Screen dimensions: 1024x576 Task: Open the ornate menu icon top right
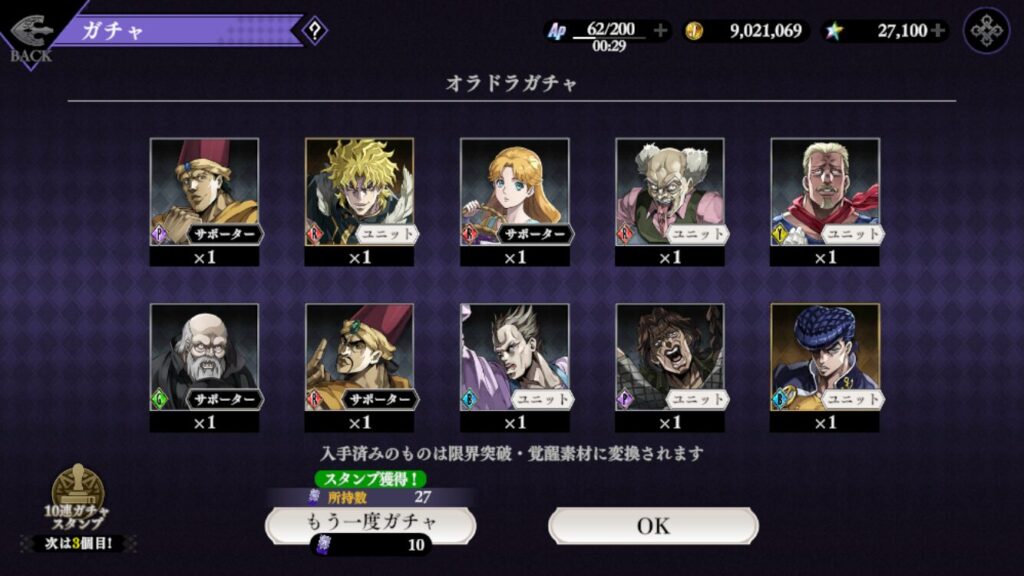point(986,31)
